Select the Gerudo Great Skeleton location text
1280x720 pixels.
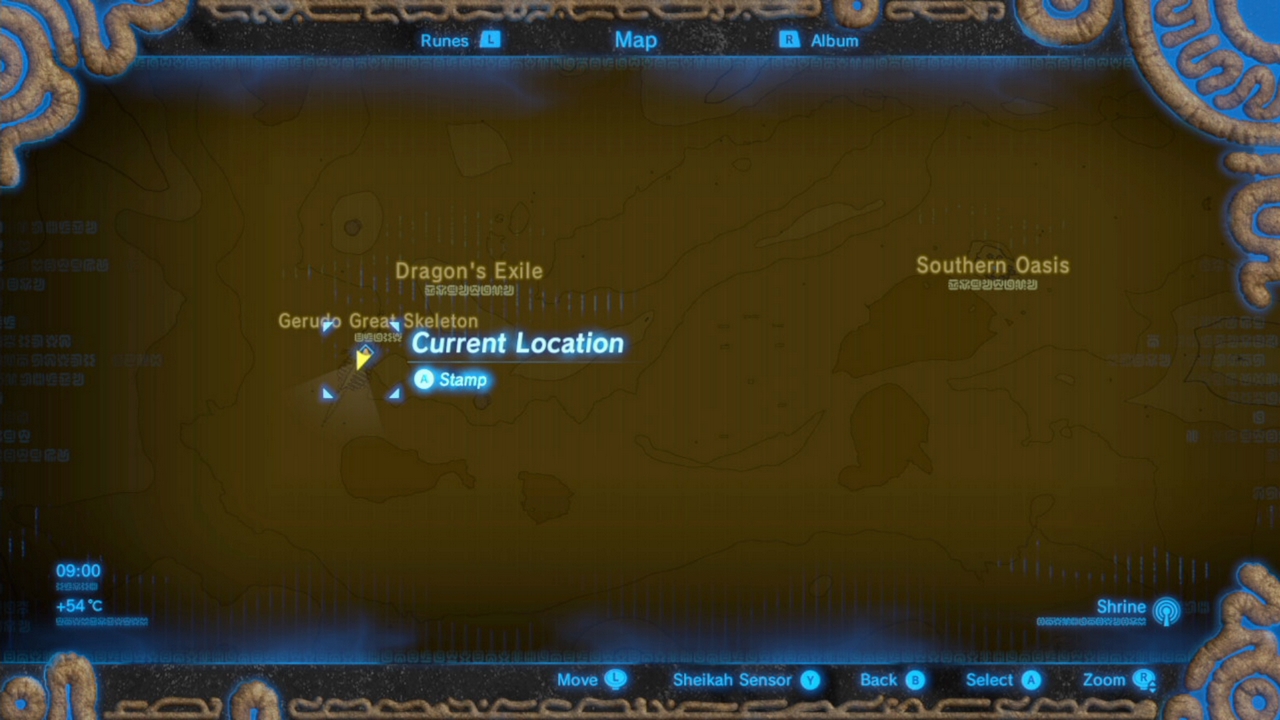(x=378, y=321)
